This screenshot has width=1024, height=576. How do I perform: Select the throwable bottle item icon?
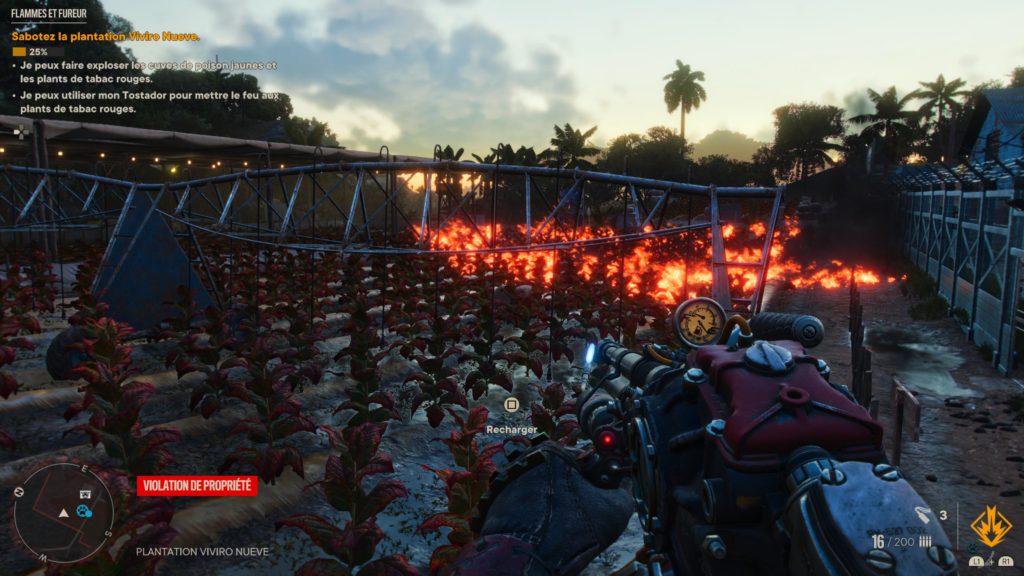(x=924, y=516)
